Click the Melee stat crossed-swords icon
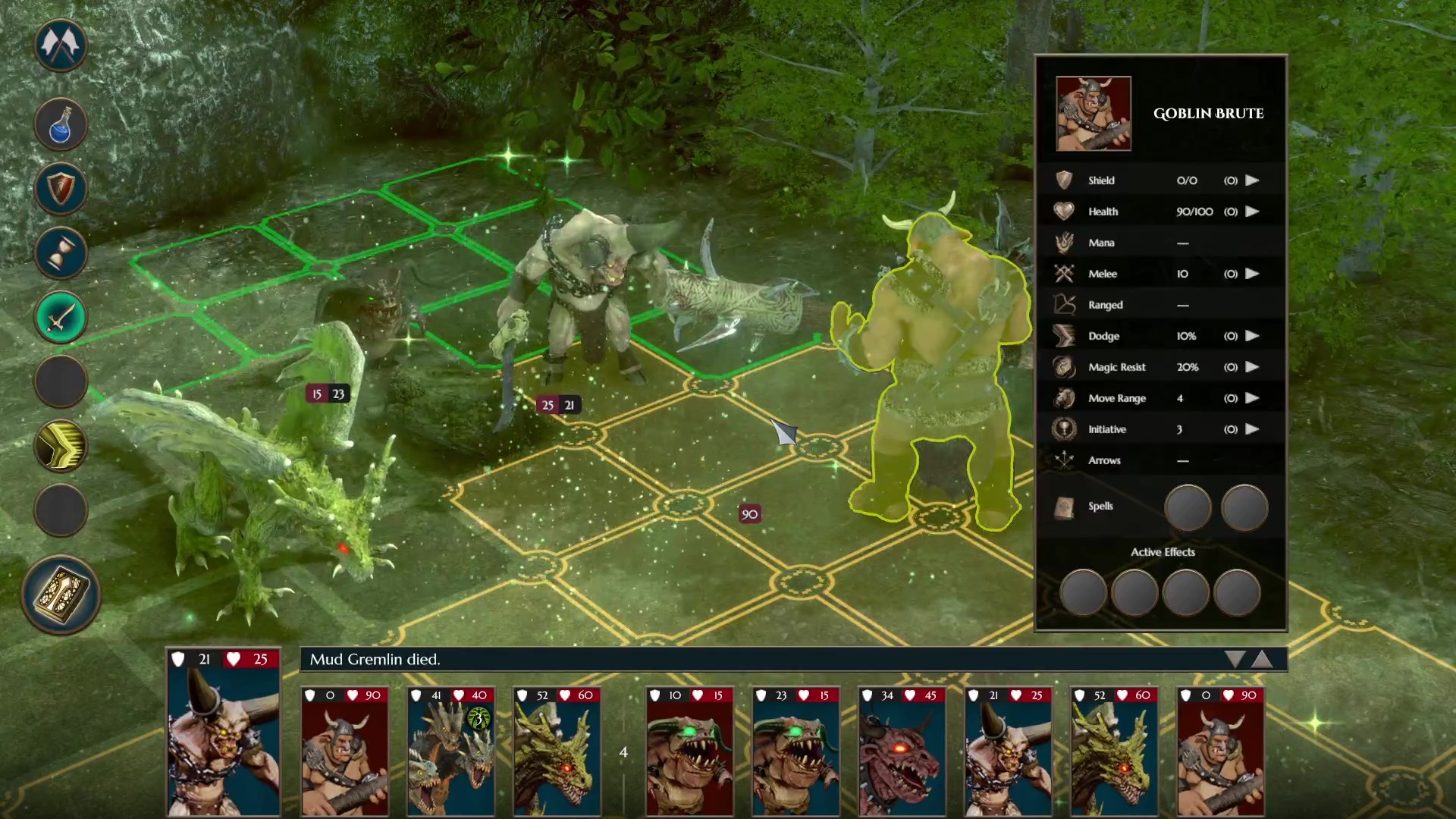The height and width of the screenshot is (819, 1456). click(1065, 274)
